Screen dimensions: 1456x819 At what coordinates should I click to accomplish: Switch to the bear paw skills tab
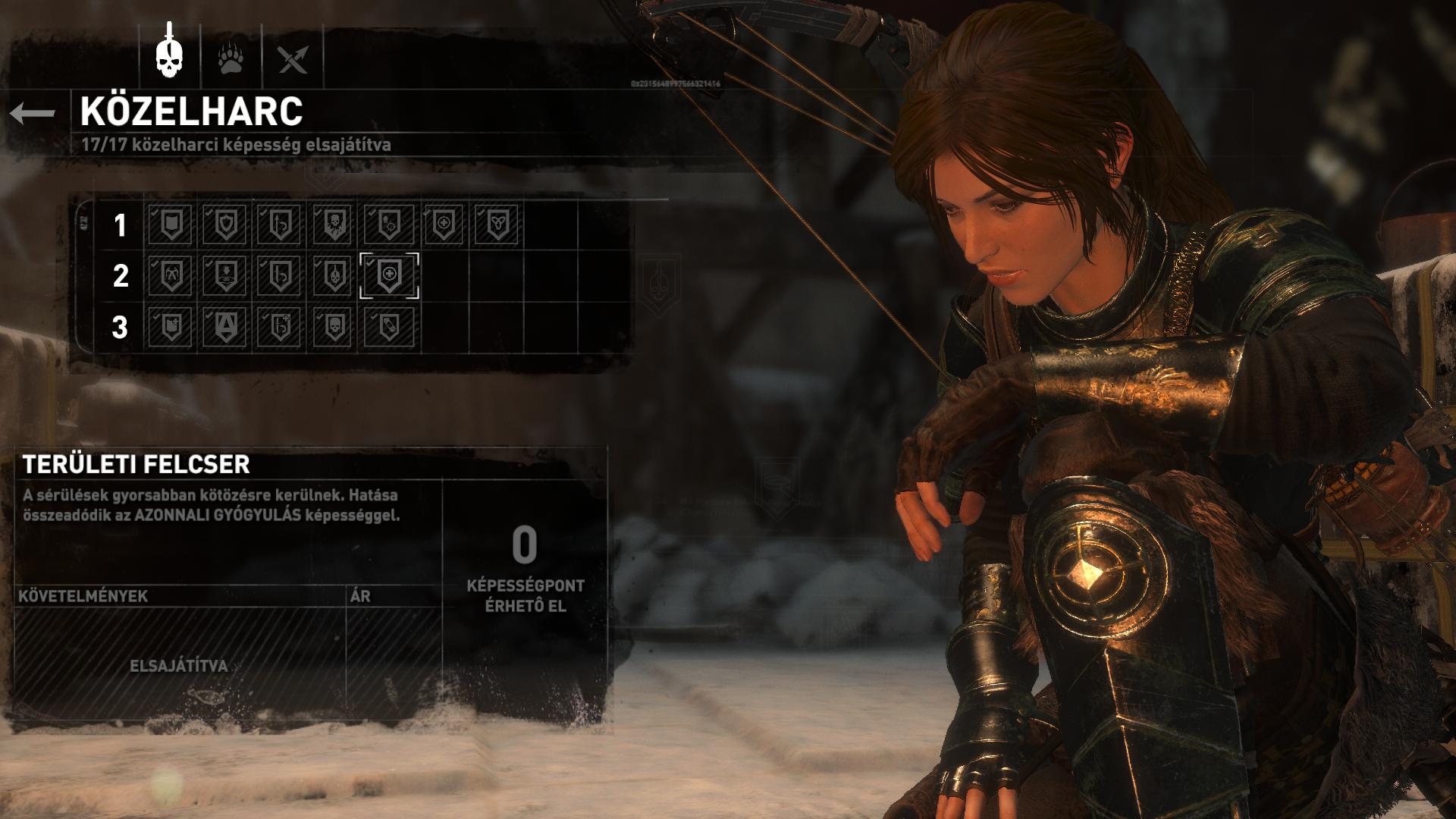[x=231, y=57]
